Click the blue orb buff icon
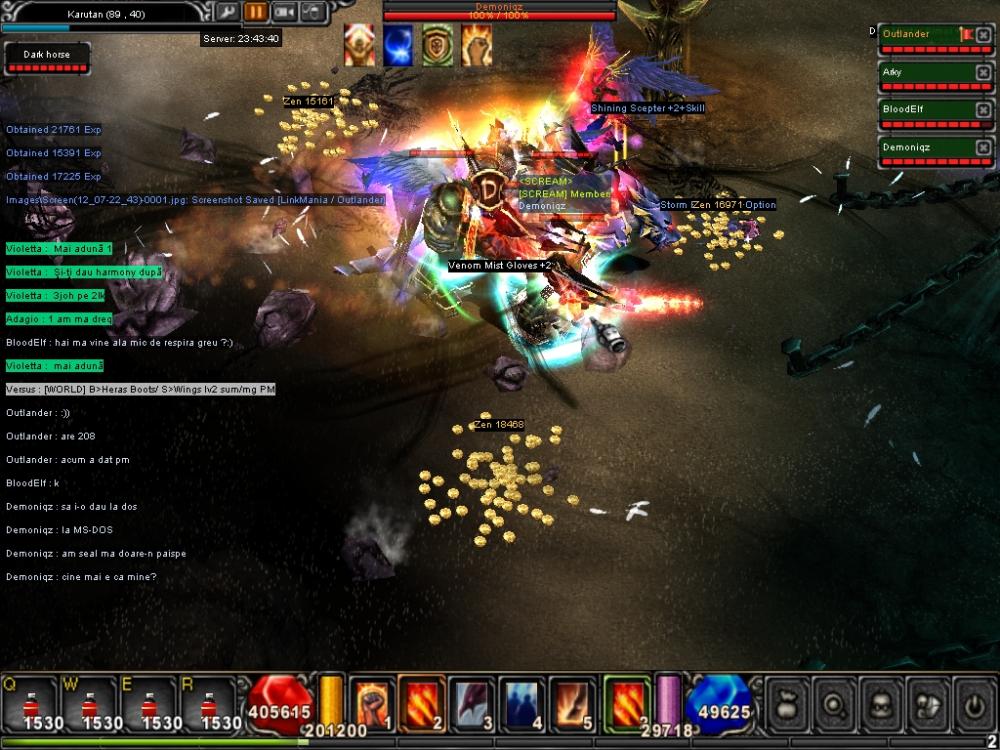 [x=398, y=46]
